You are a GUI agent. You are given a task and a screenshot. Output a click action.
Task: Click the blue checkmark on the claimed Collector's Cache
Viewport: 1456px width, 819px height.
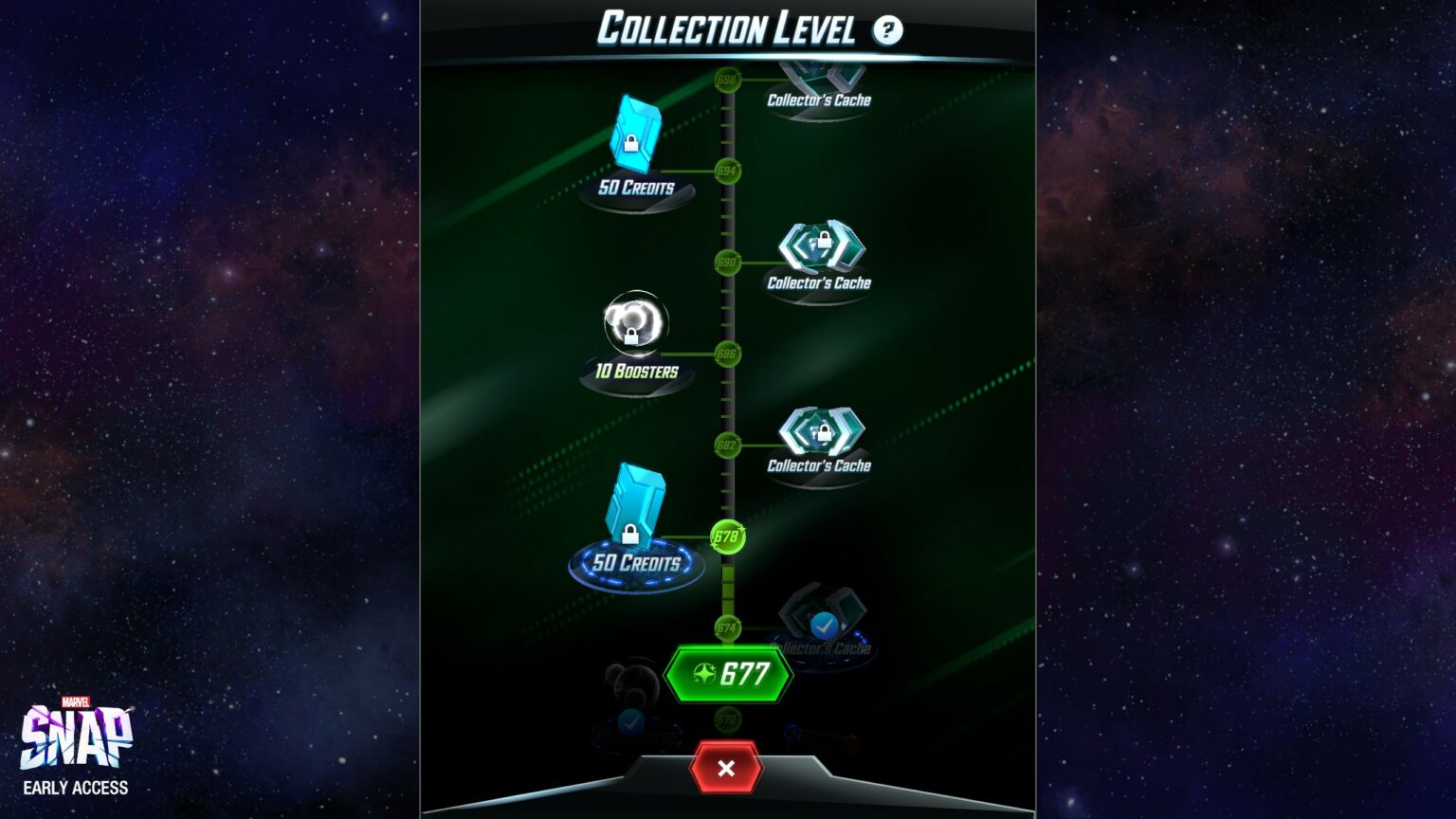(823, 626)
